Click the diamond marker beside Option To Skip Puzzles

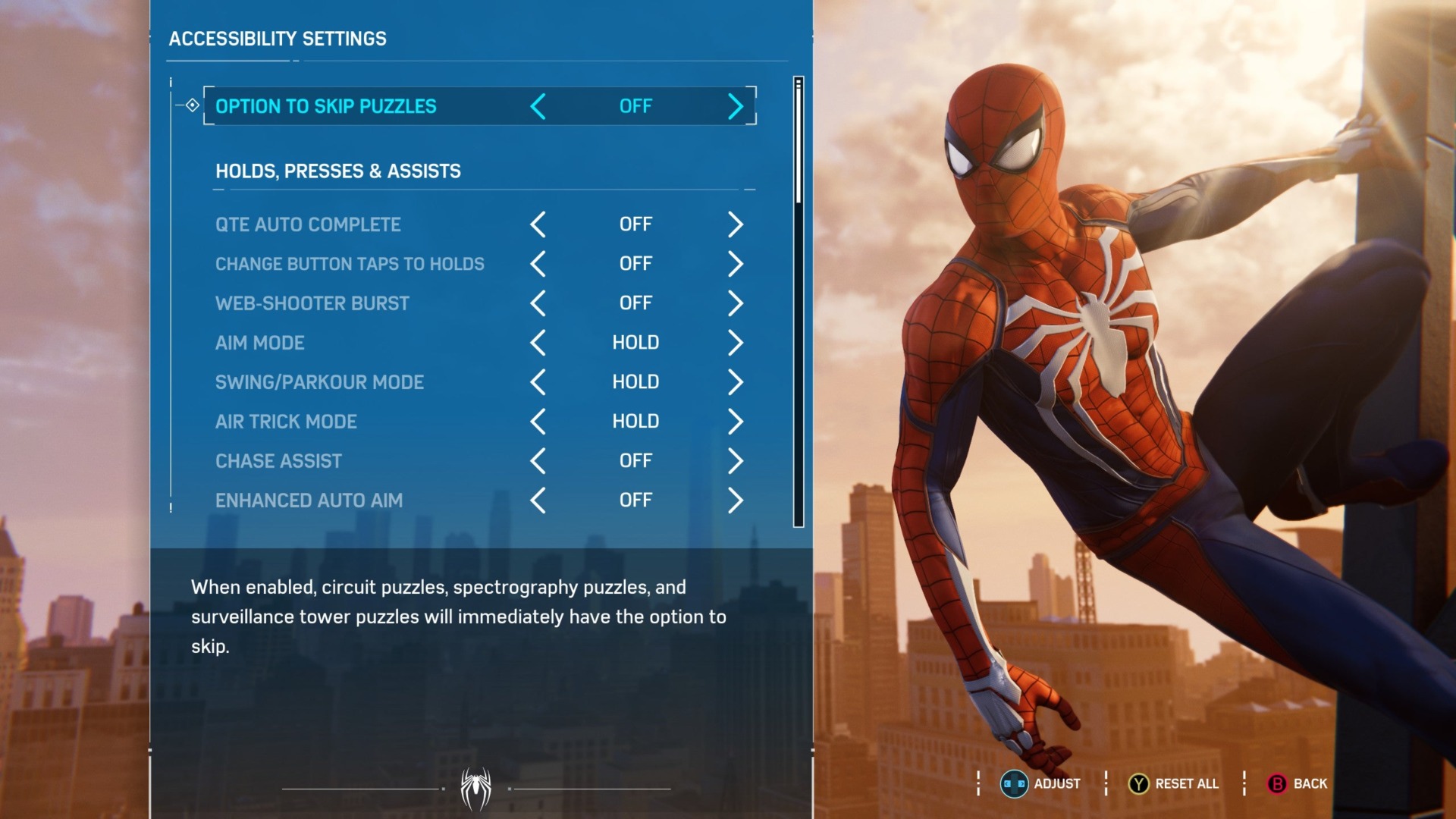tap(192, 105)
